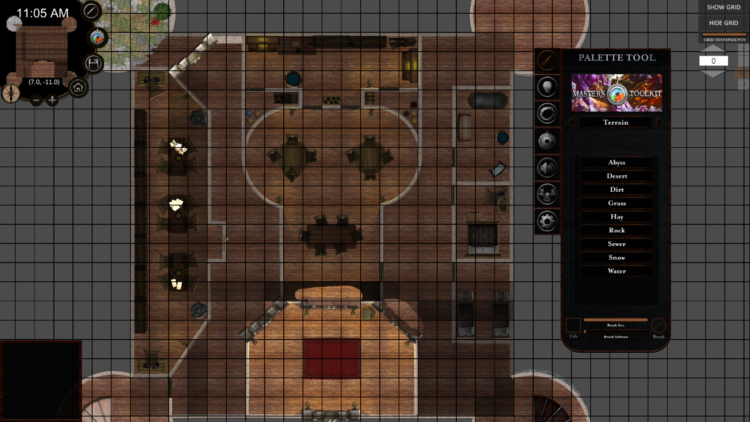Open the home icon beside the minimap
The width and height of the screenshot is (750, 422).
[x=78, y=87]
